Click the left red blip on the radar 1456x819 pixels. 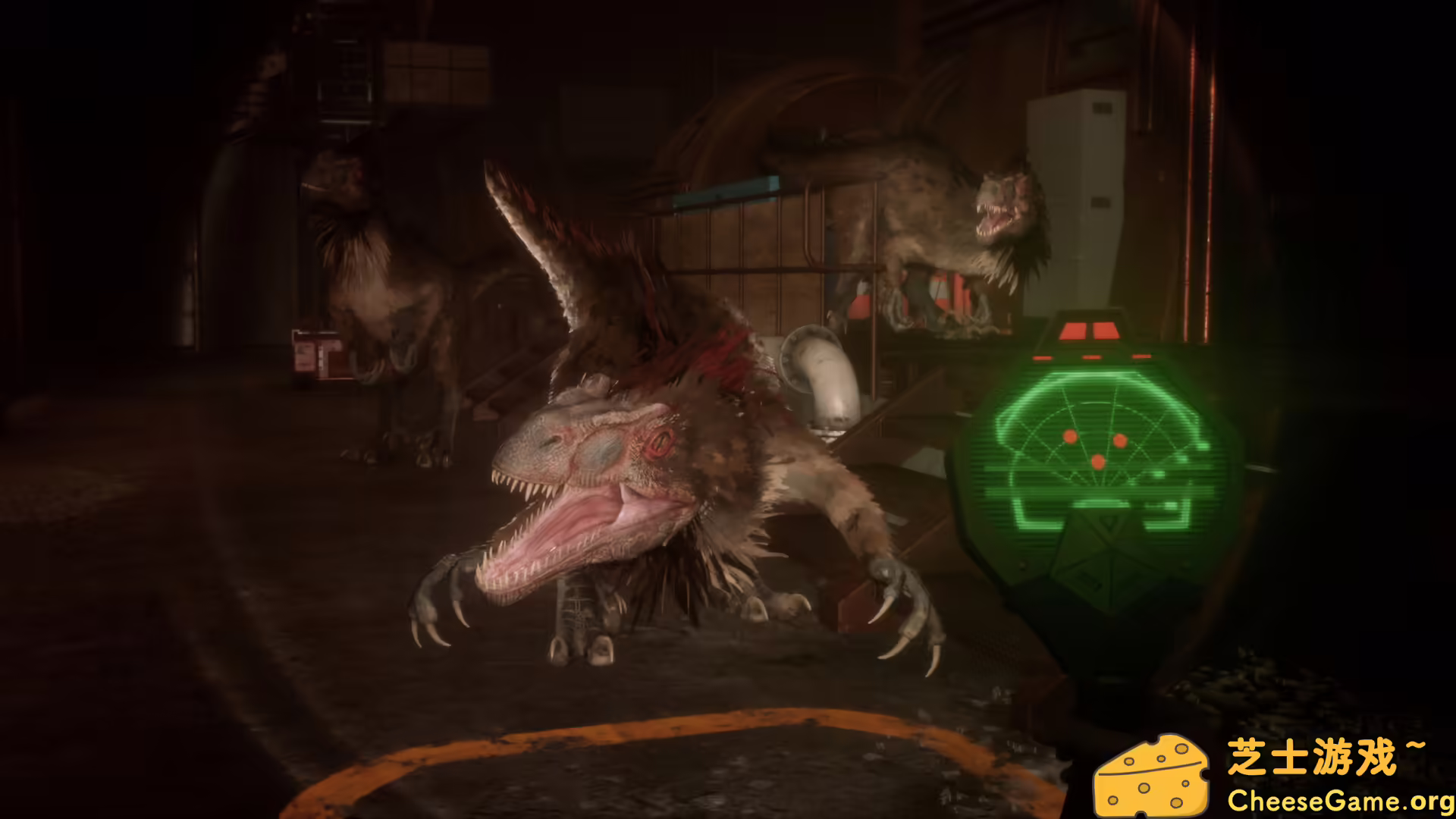click(1071, 437)
